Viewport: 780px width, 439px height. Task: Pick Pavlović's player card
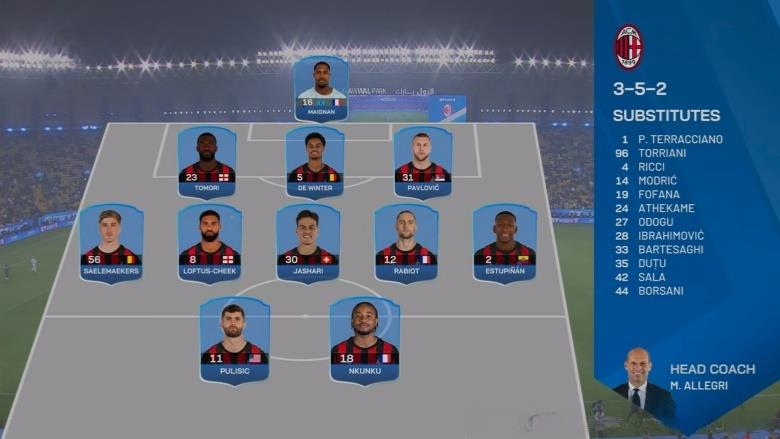coord(423,162)
